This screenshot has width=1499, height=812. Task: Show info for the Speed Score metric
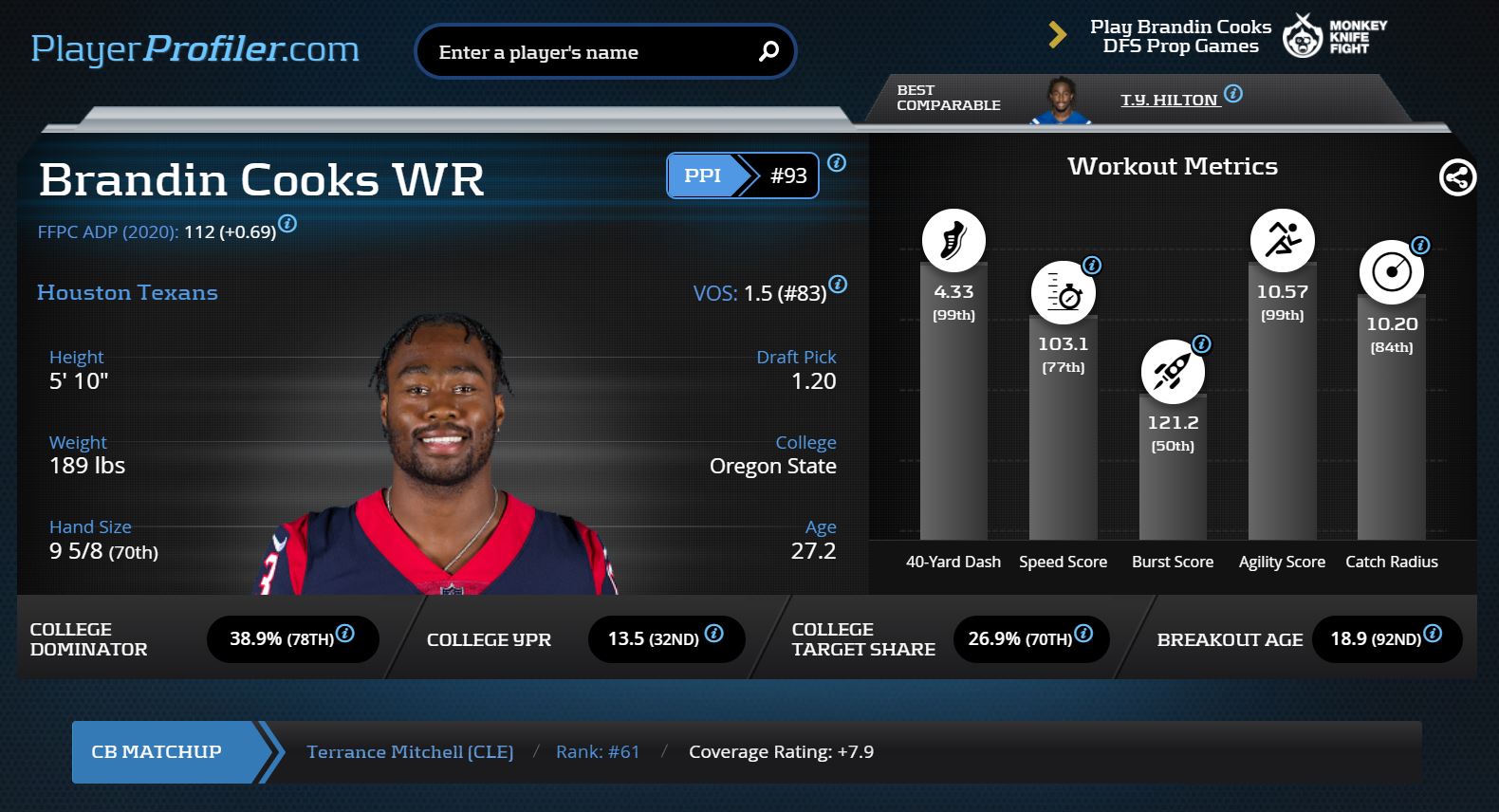(1092, 266)
